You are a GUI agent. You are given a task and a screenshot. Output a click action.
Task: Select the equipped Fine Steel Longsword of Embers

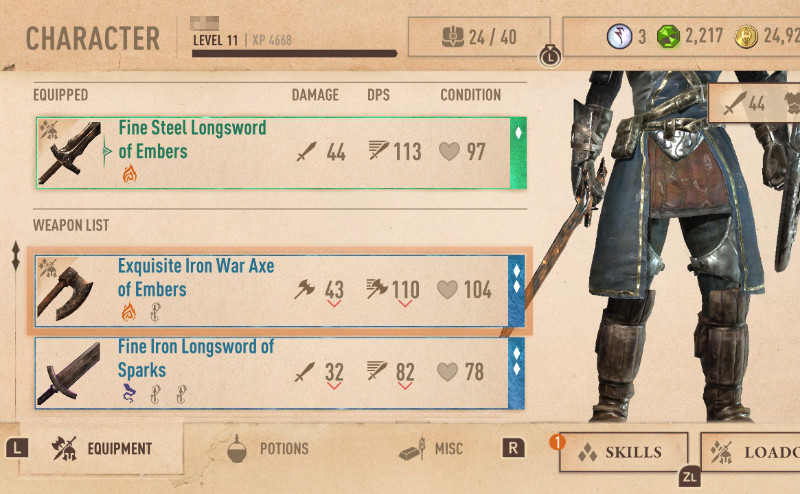coord(280,152)
